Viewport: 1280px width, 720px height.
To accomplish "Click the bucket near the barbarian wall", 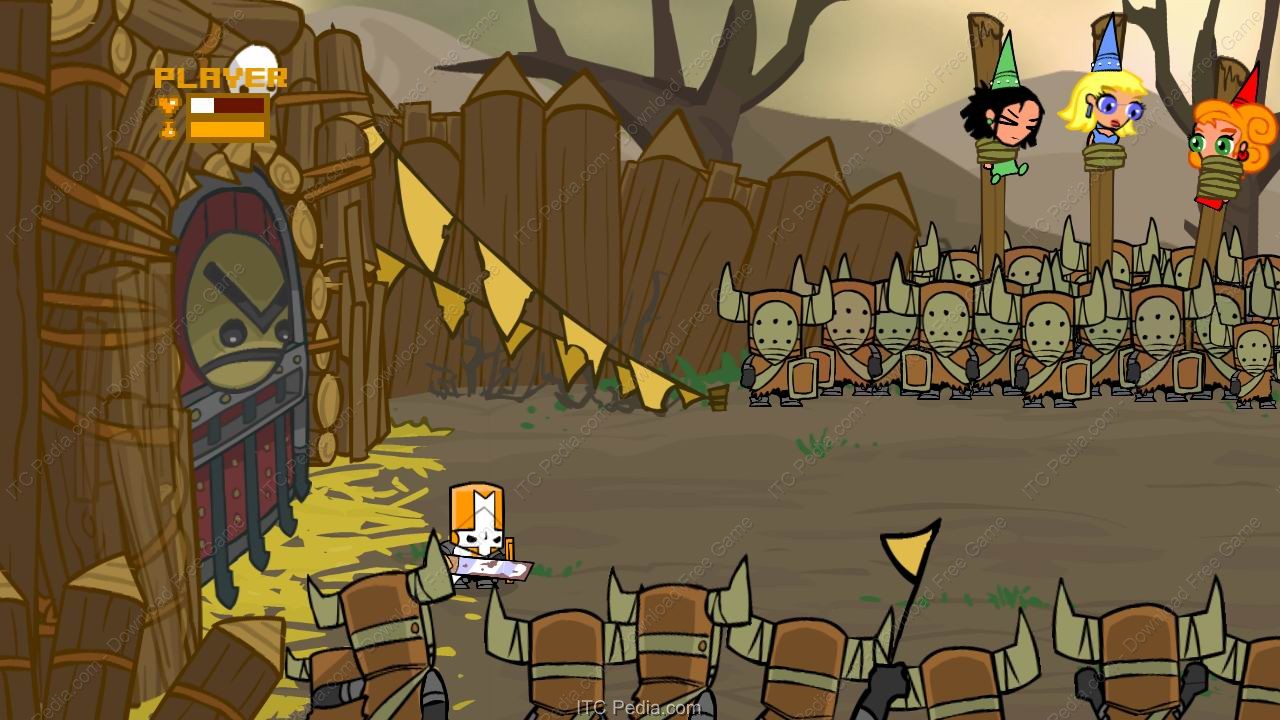I will [x=718, y=399].
